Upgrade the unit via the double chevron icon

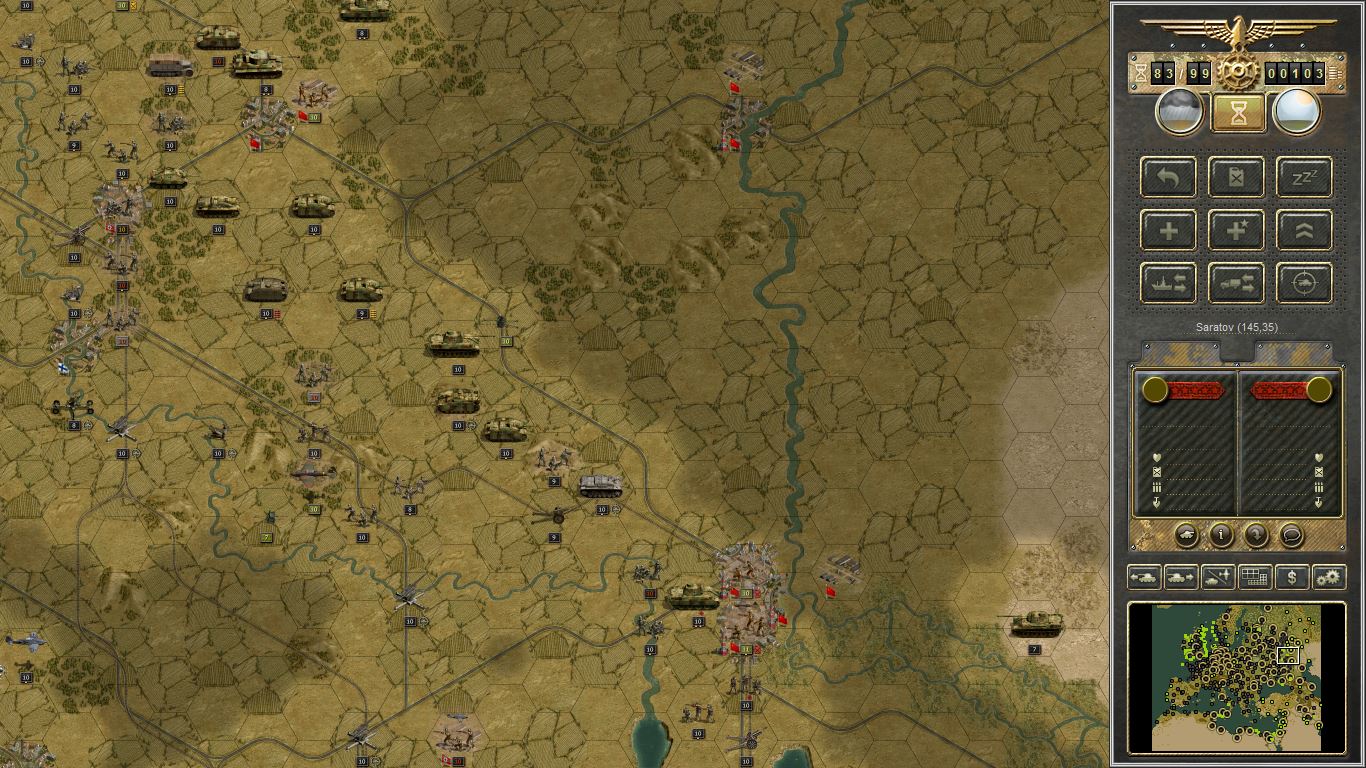1302,230
